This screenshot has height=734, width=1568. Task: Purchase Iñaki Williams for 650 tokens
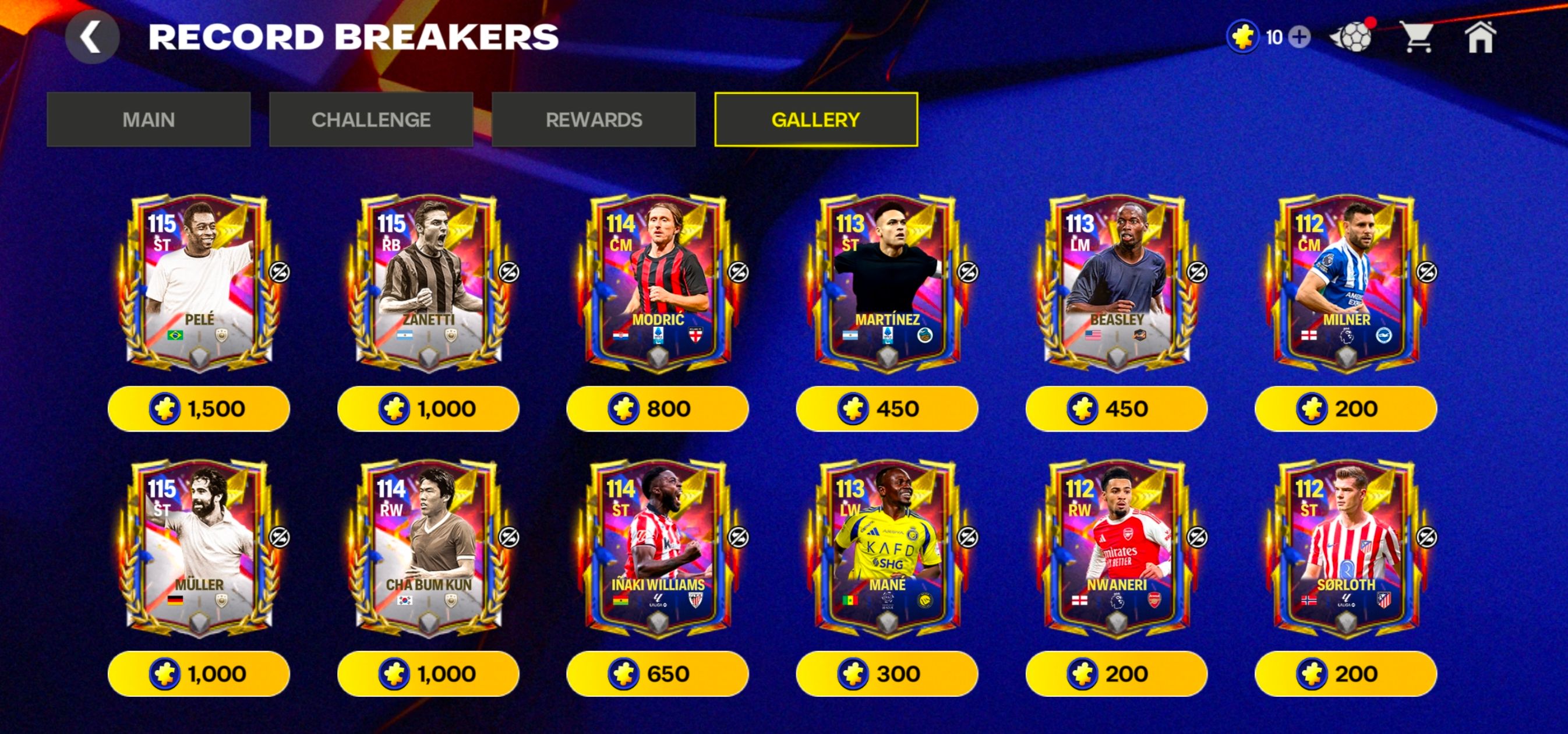(658, 674)
